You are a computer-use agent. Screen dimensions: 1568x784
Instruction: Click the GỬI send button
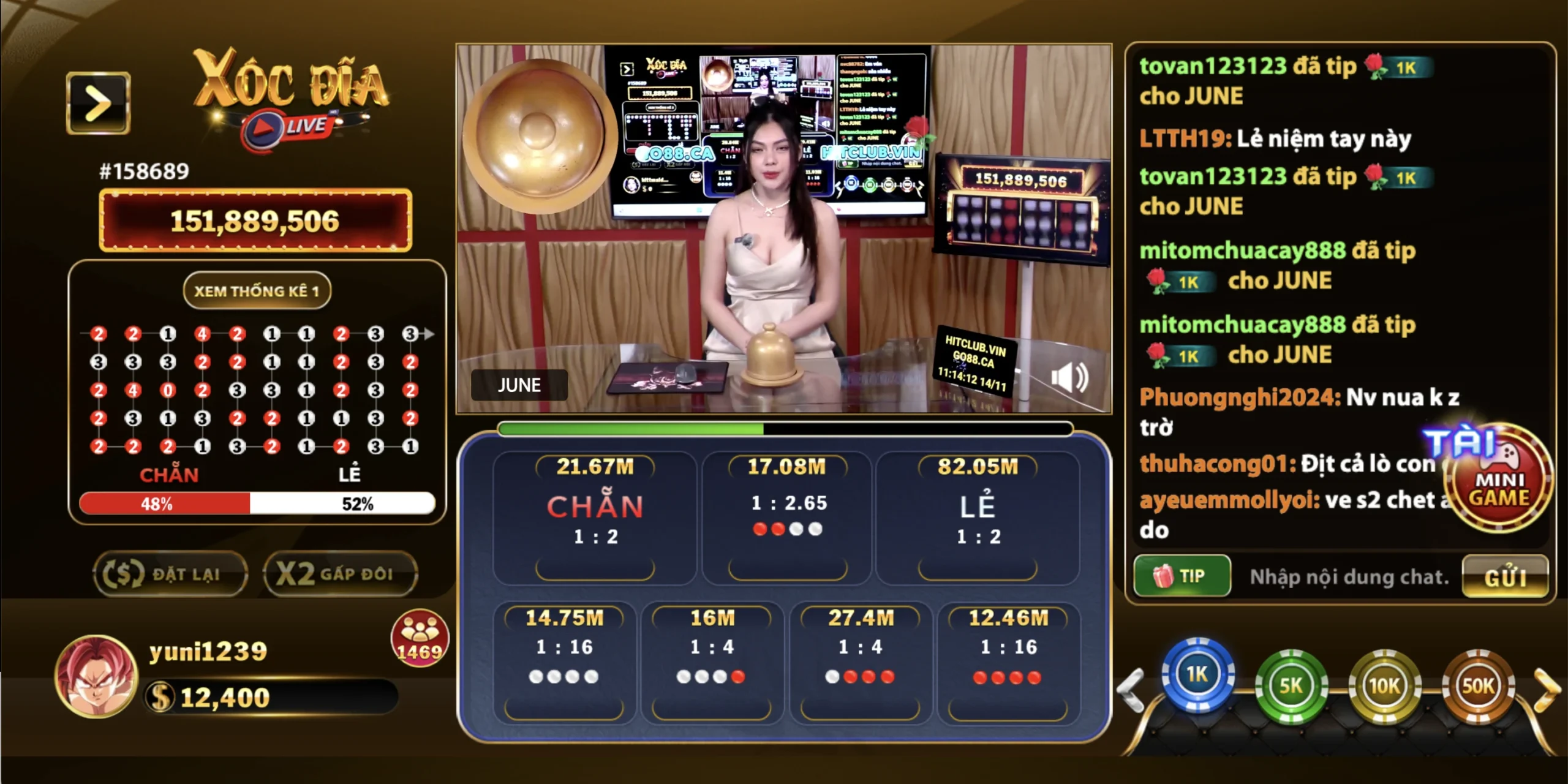click(x=1505, y=576)
